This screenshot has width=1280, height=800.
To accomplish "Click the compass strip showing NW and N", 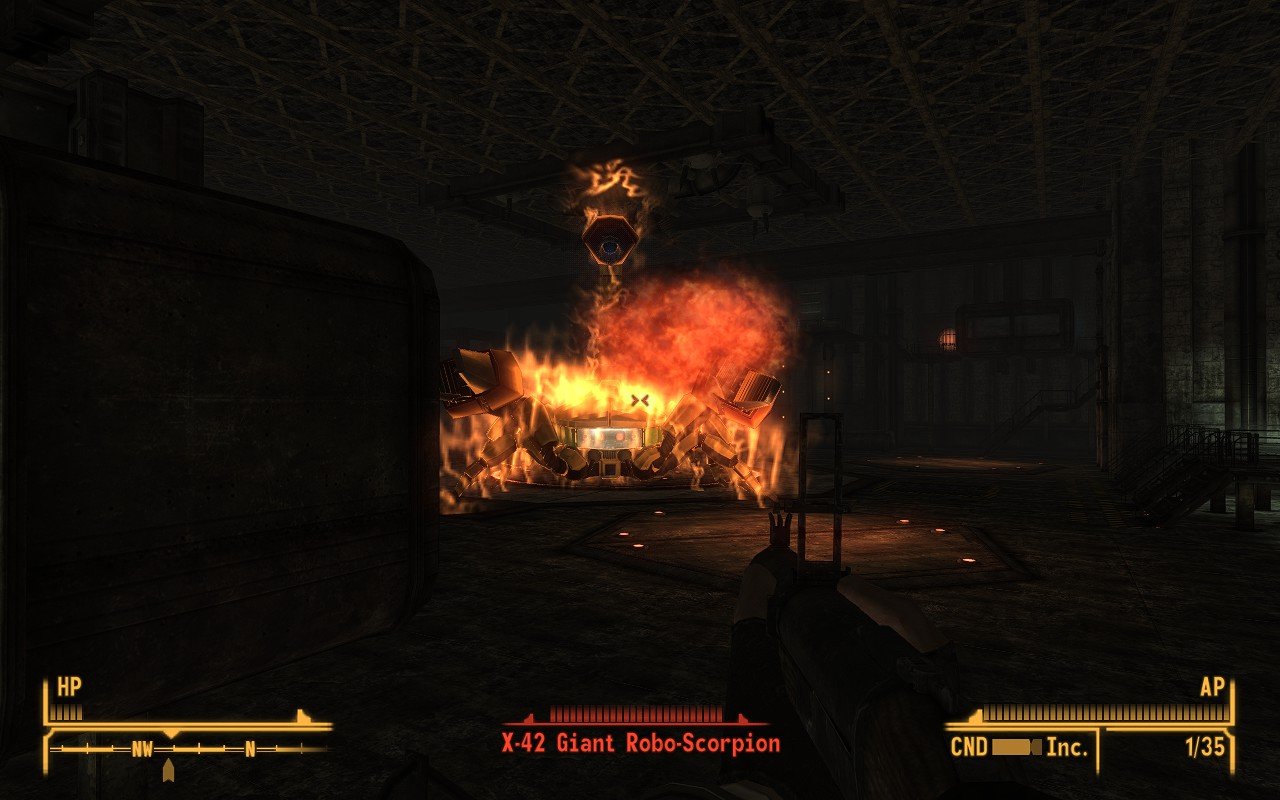I will point(190,748).
